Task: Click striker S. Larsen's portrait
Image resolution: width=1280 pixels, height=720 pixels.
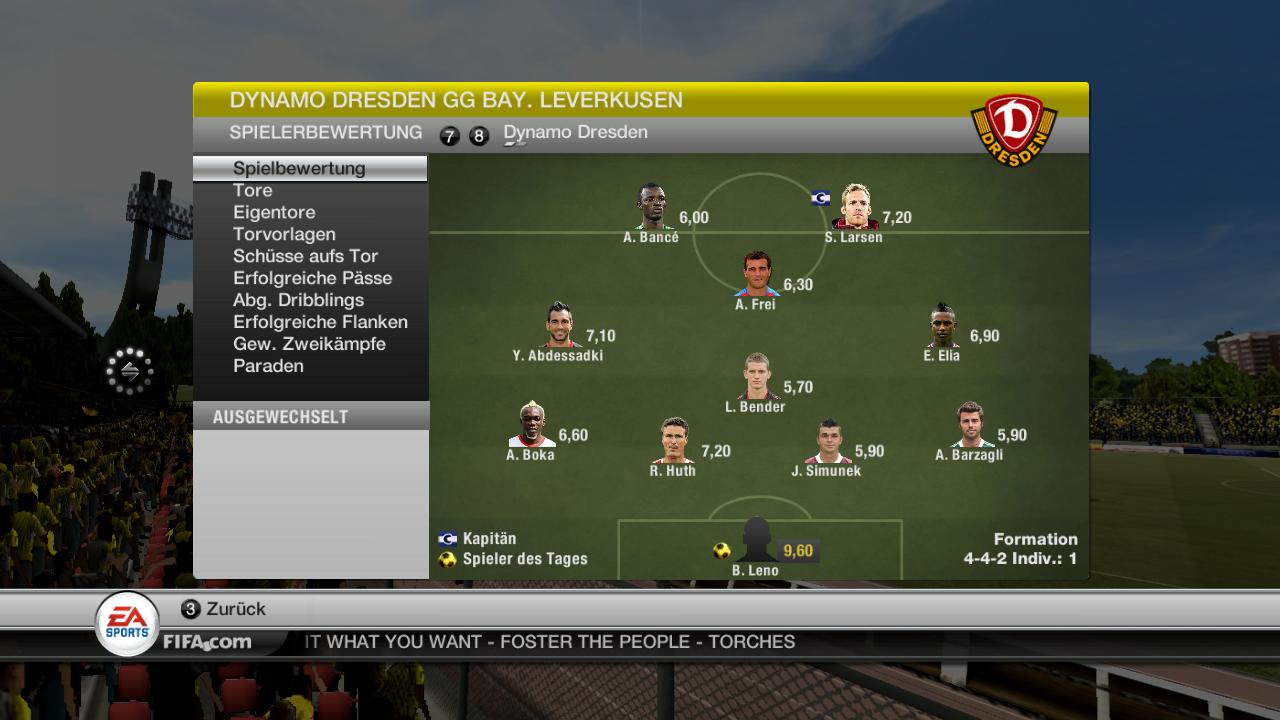Action: [855, 207]
